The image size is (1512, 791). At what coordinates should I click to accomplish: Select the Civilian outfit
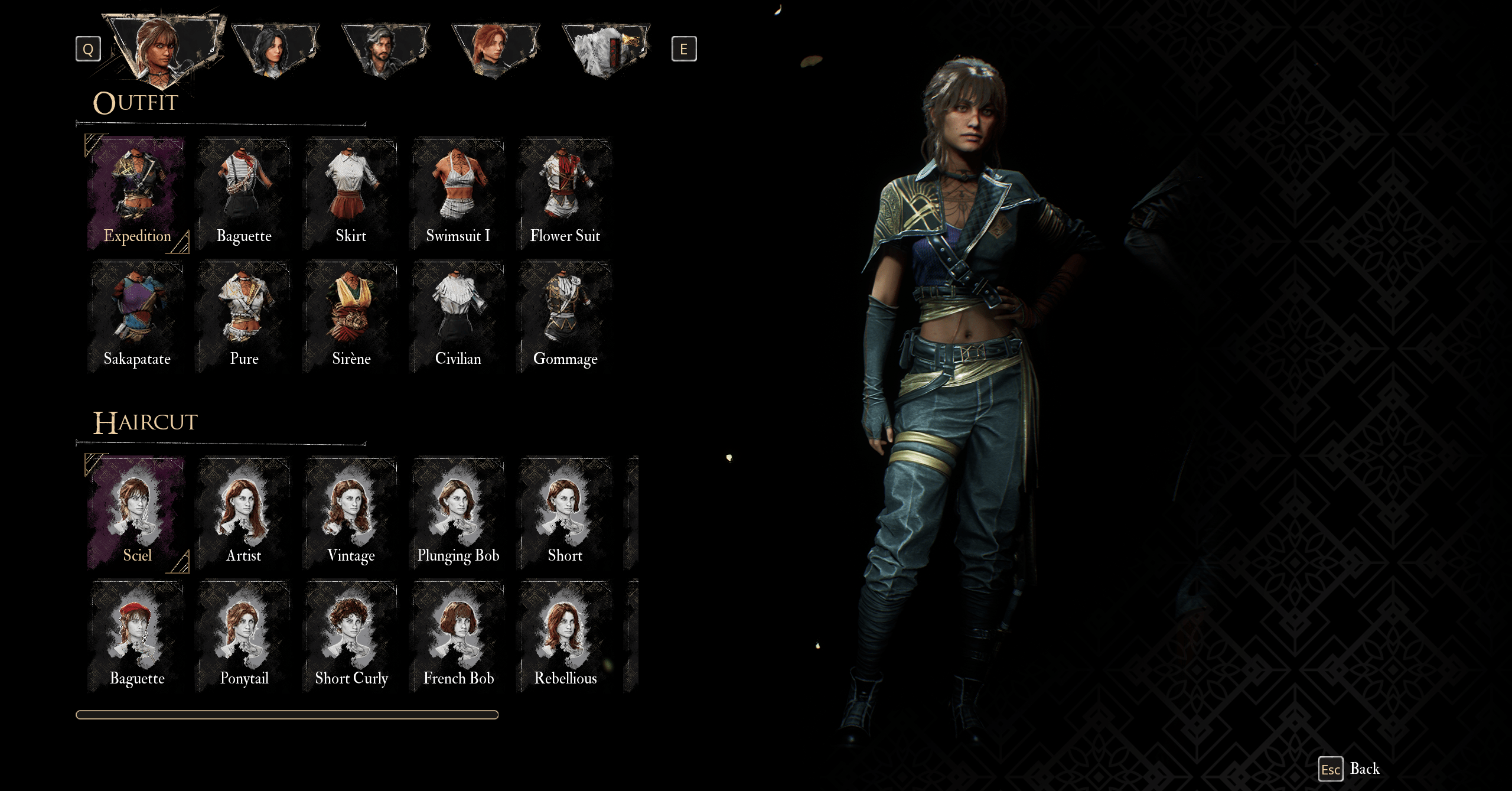458,317
